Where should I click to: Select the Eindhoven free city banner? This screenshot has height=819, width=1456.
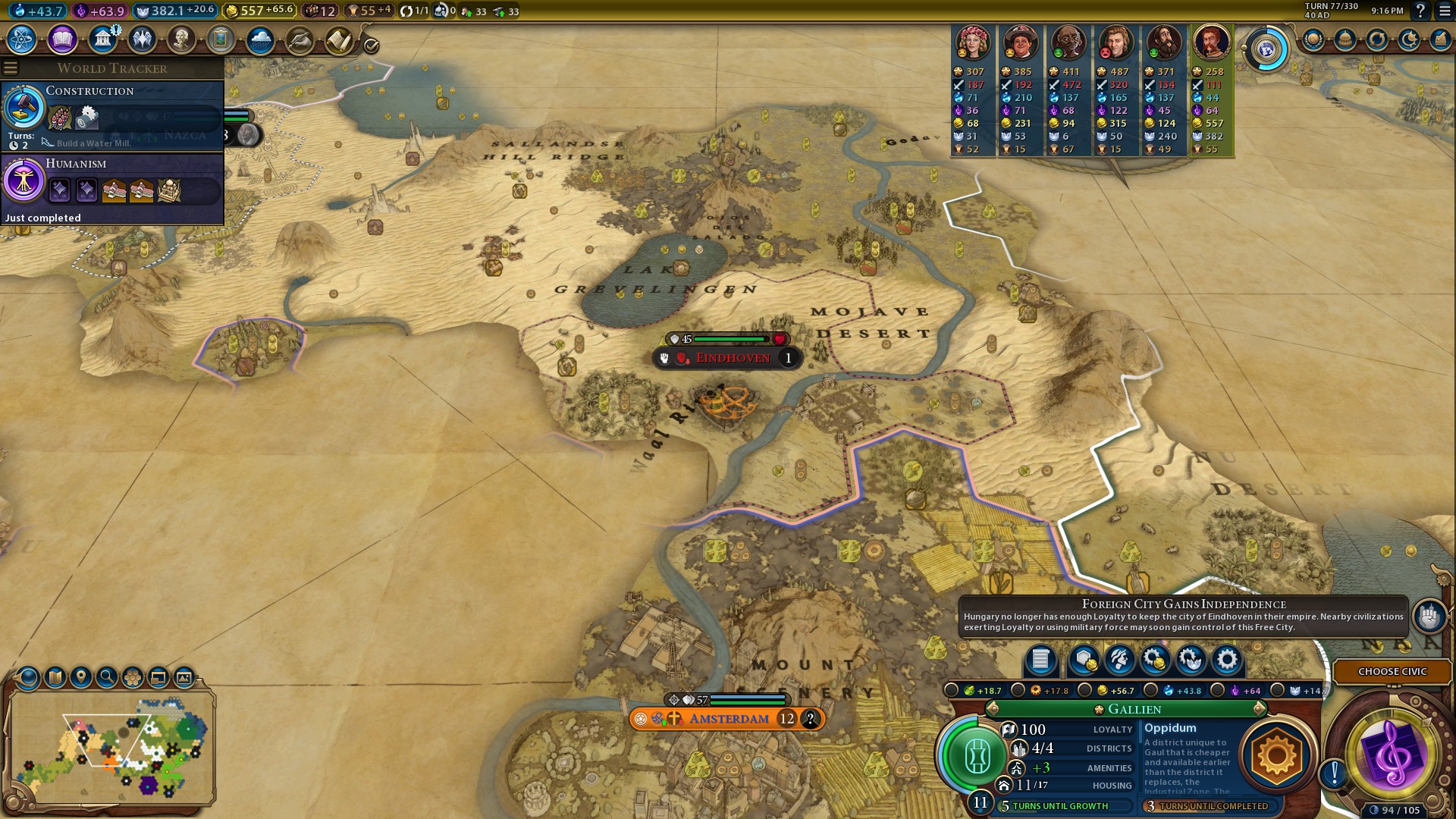(732, 358)
